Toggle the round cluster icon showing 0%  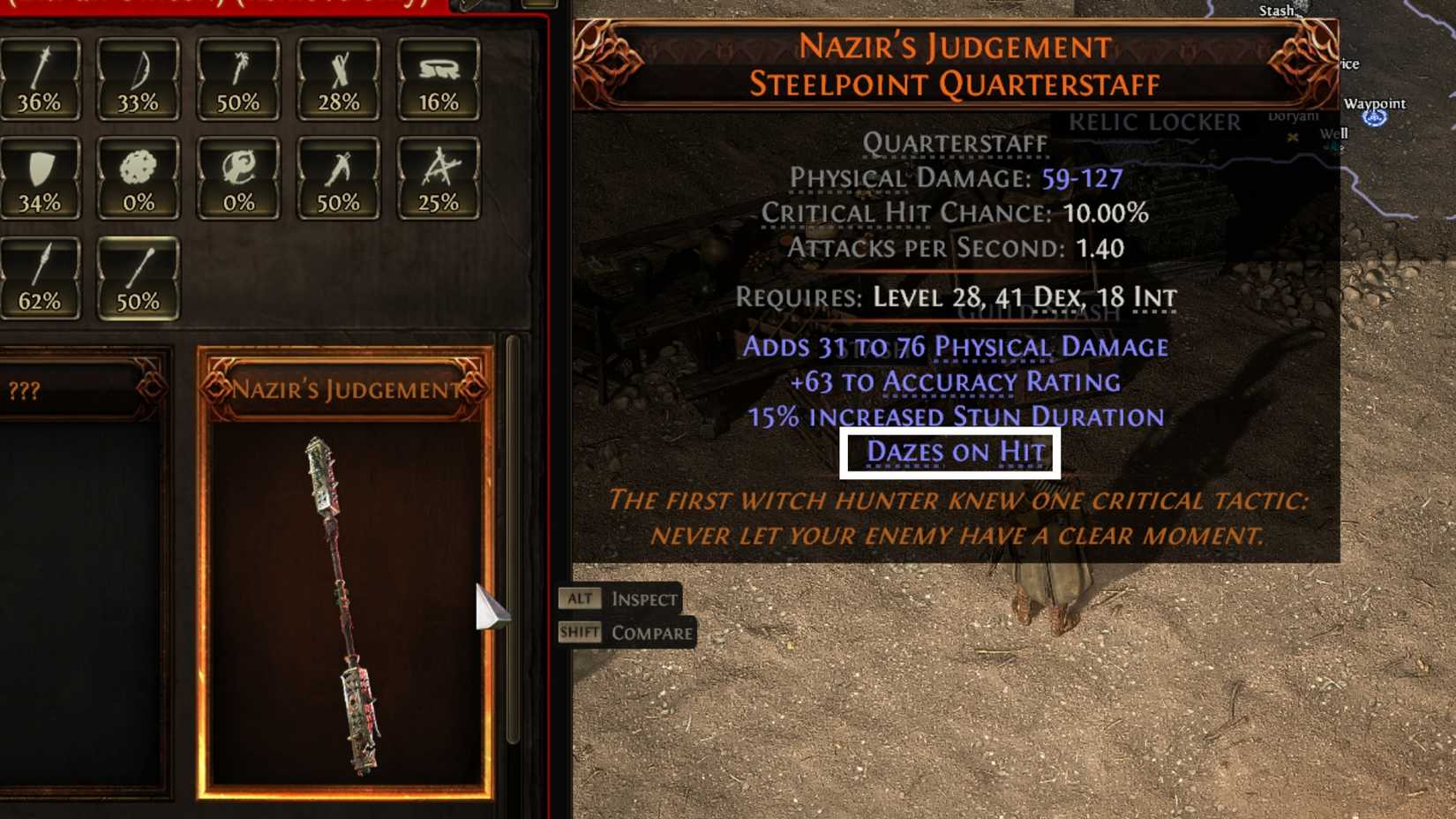(138, 177)
